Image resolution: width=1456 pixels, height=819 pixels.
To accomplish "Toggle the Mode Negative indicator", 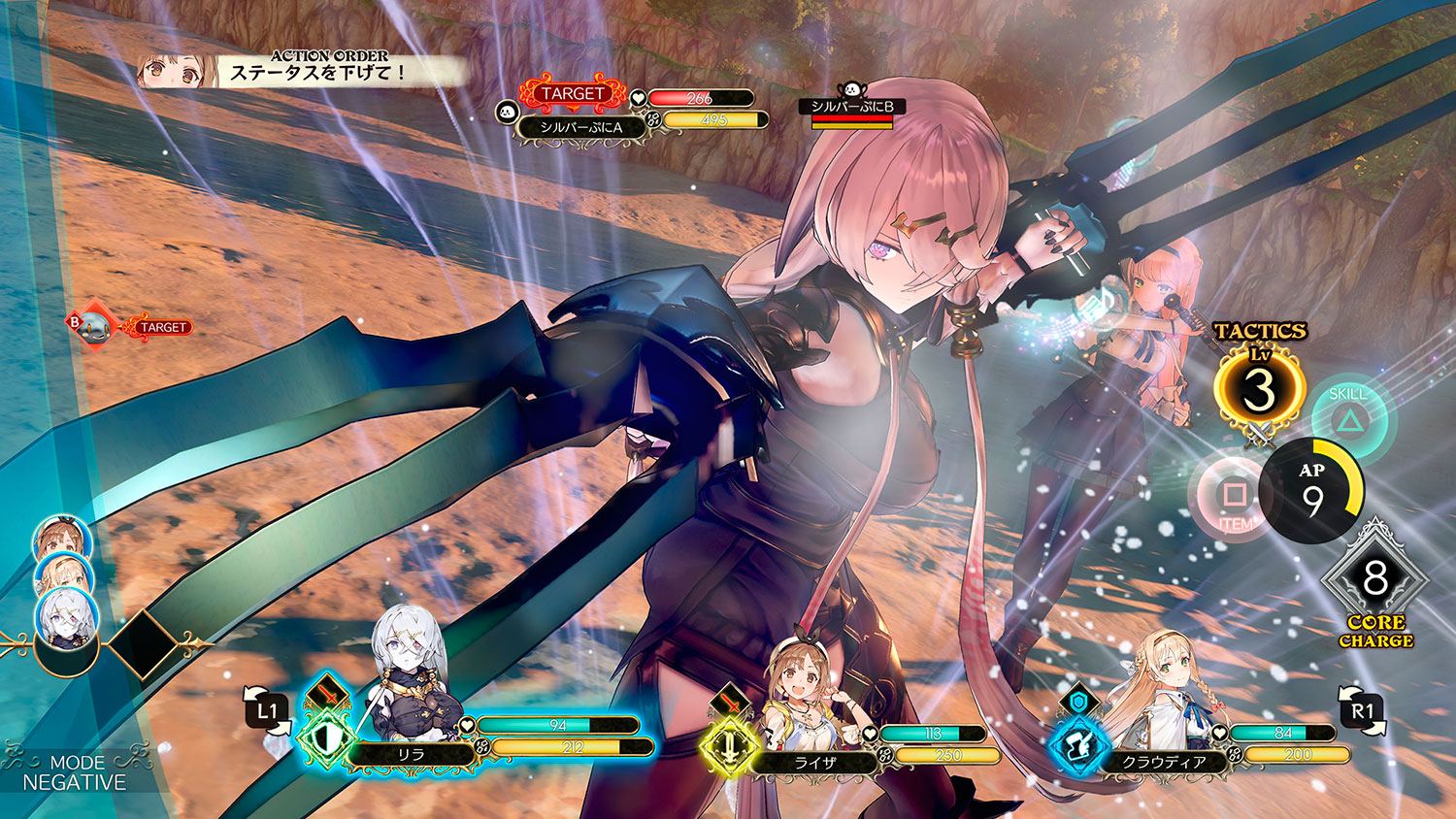I will (75, 772).
